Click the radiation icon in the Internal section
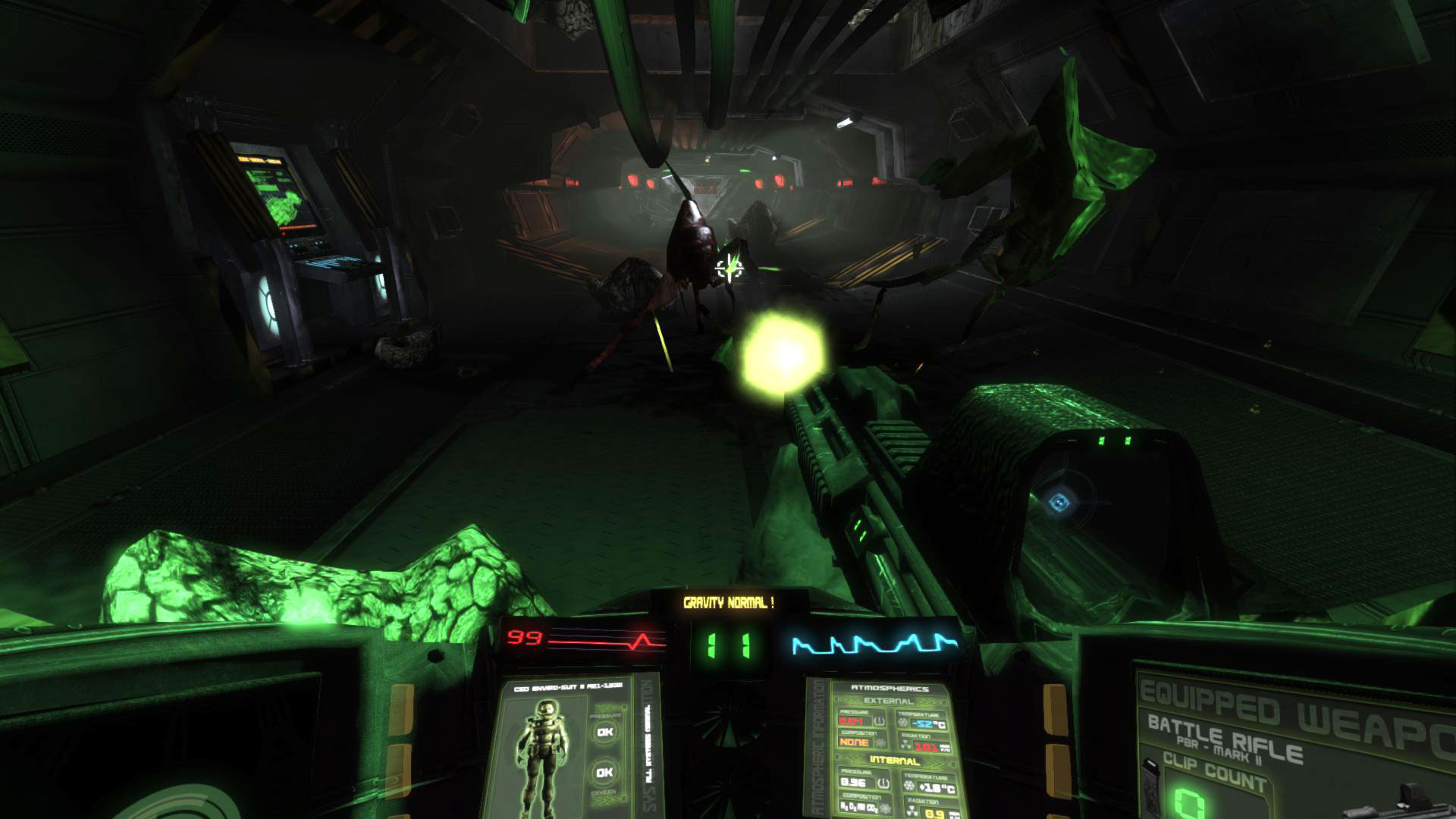Image resolution: width=1456 pixels, height=819 pixels. [912, 809]
